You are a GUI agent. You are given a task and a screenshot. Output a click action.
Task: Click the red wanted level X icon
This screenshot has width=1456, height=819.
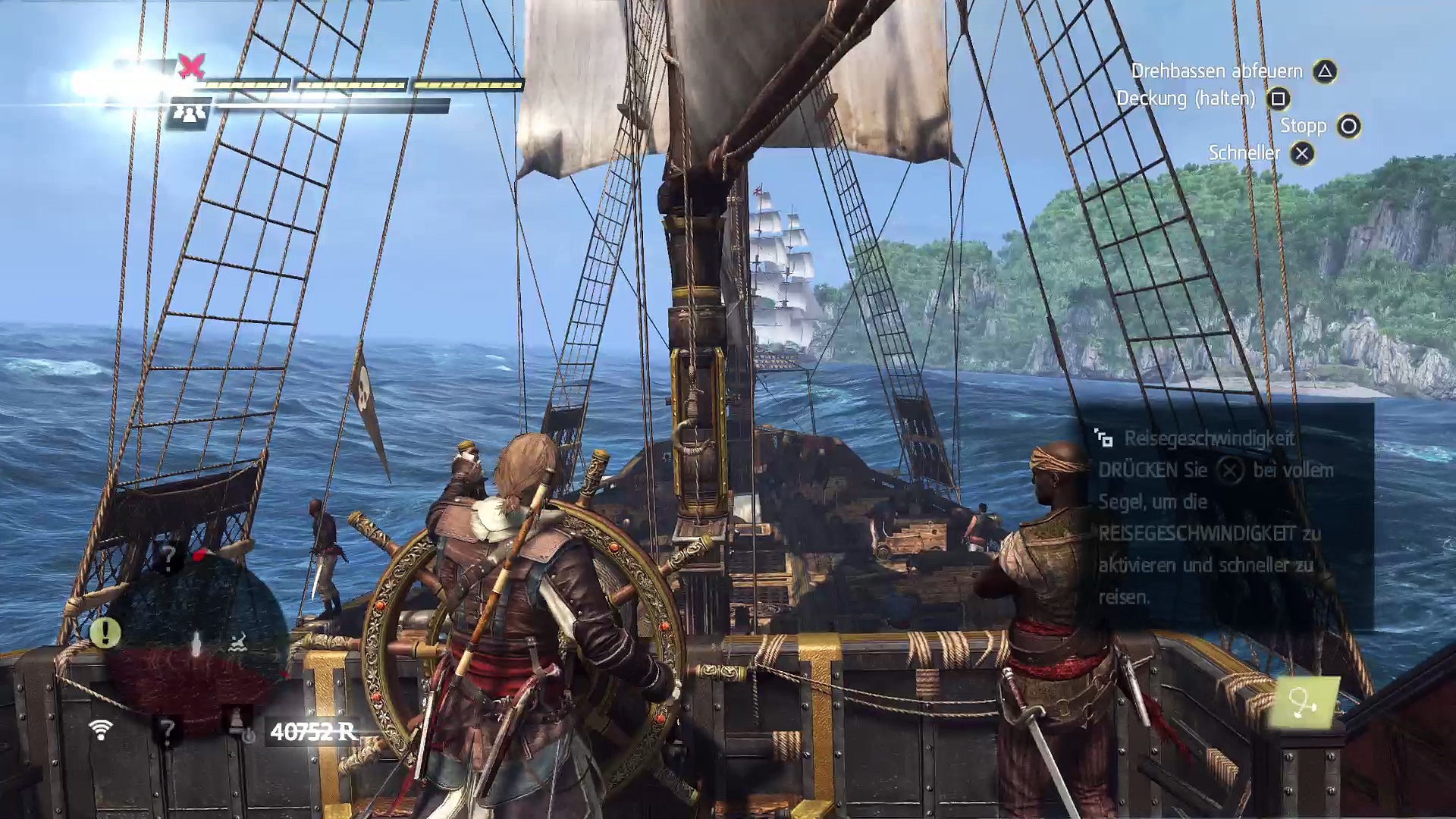(x=191, y=67)
